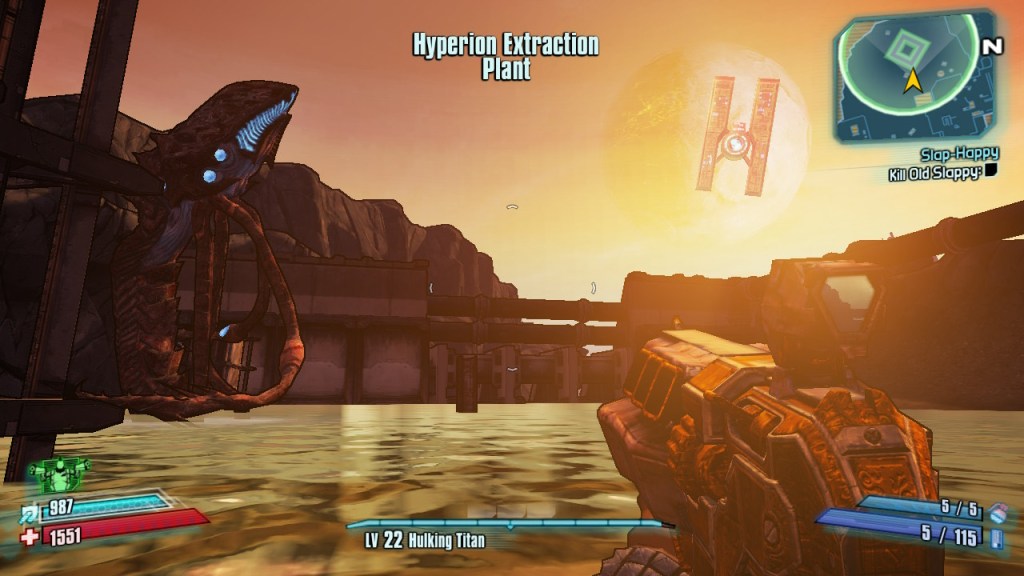Activate the green turret action skill icon

[x=58, y=472]
